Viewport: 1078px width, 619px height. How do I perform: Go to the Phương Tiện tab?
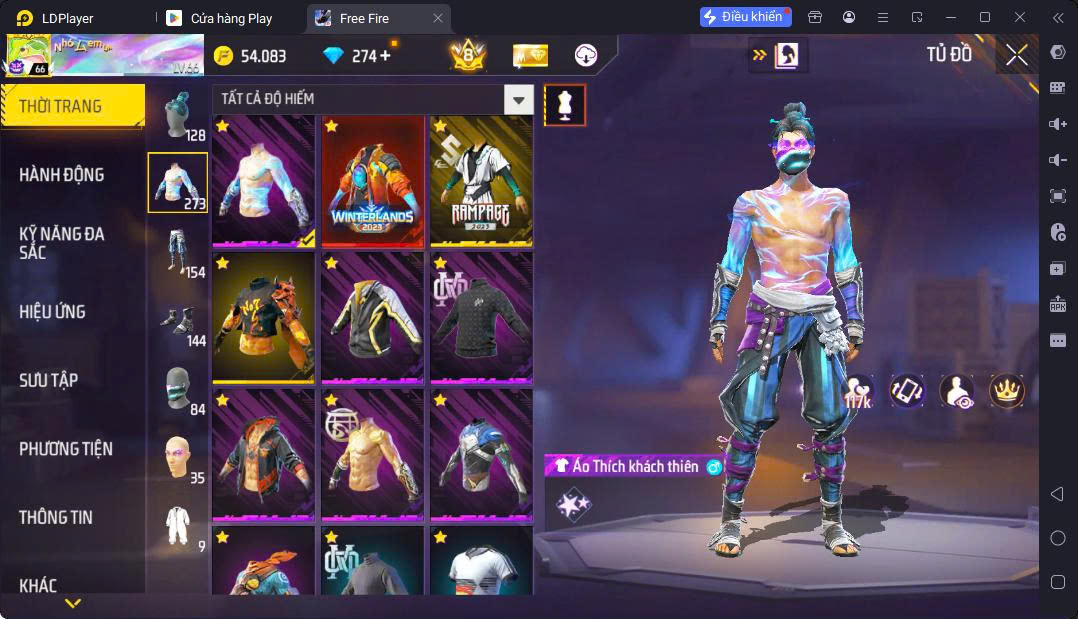(x=66, y=449)
